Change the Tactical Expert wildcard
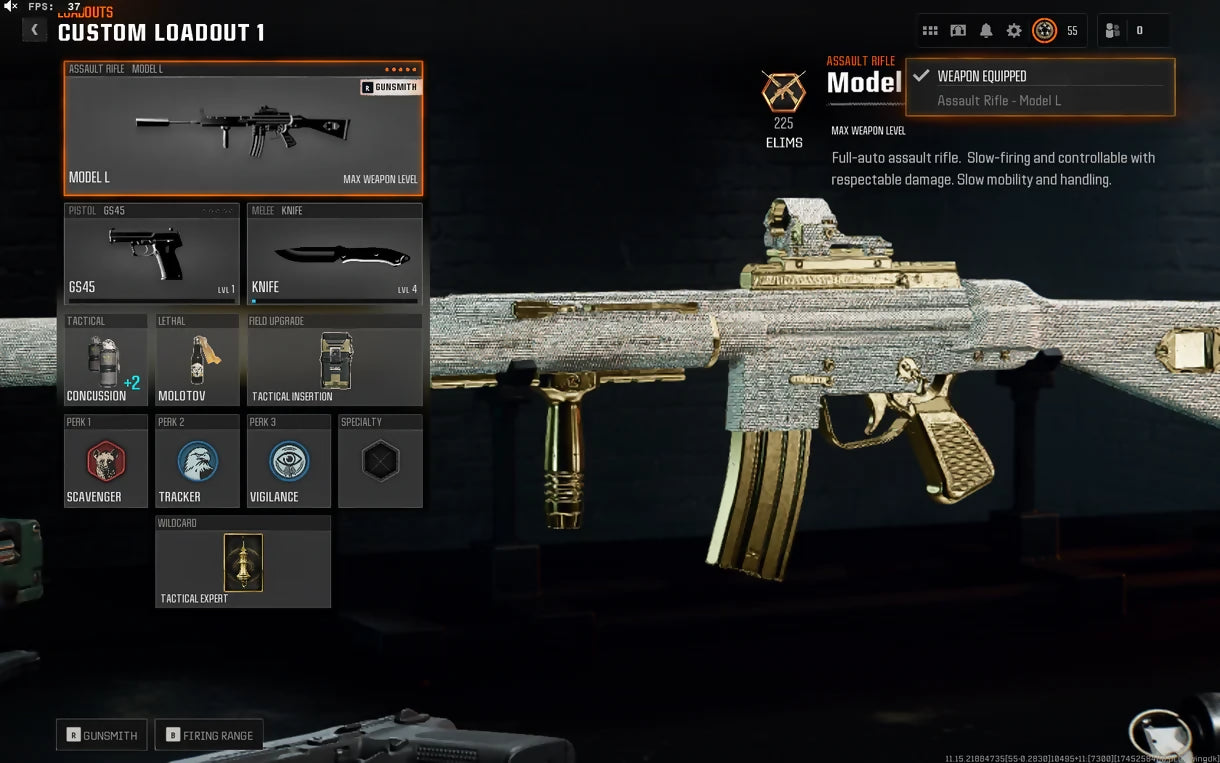 click(x=243, y=563)
